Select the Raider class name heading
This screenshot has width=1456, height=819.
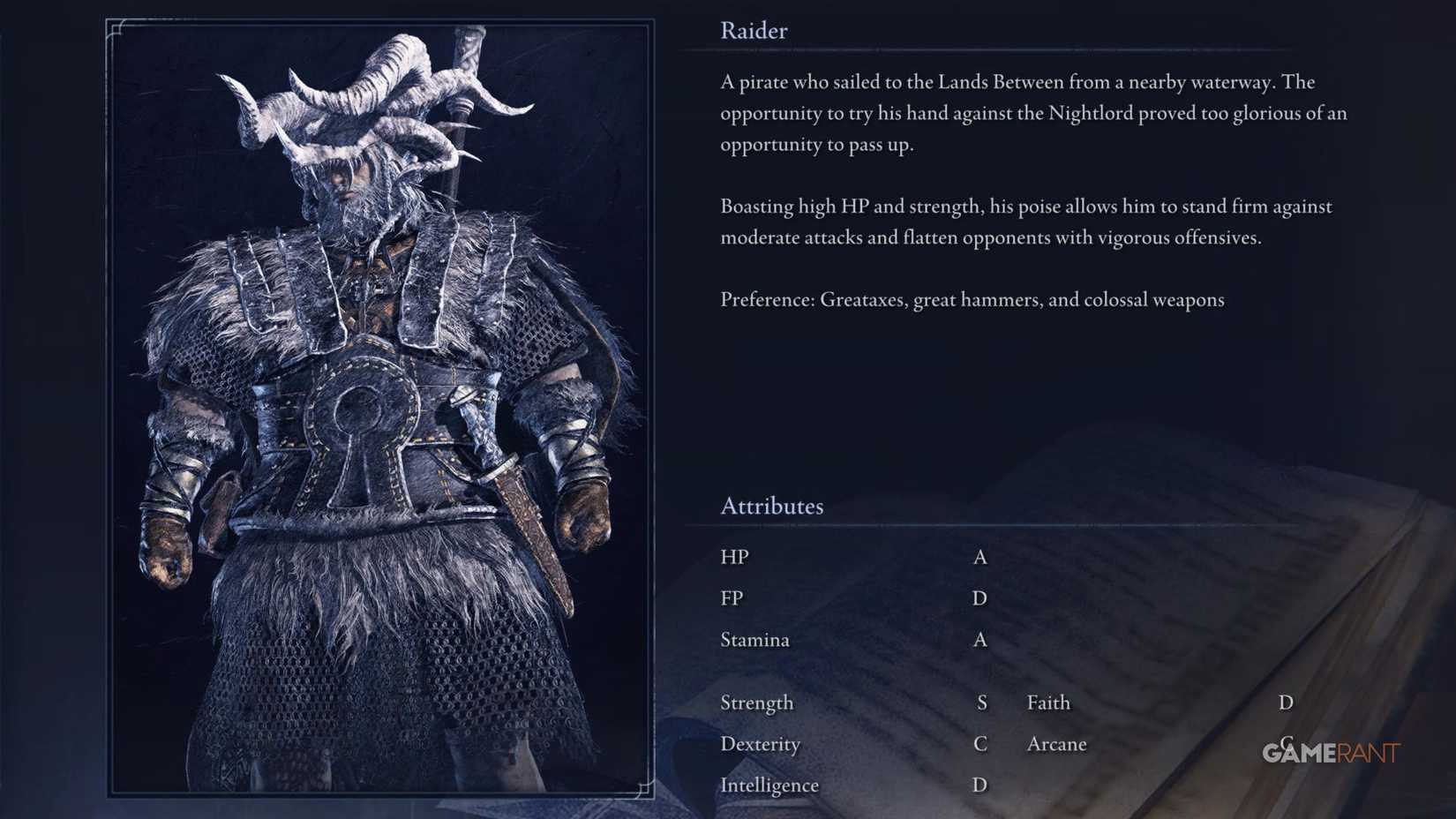753,31
